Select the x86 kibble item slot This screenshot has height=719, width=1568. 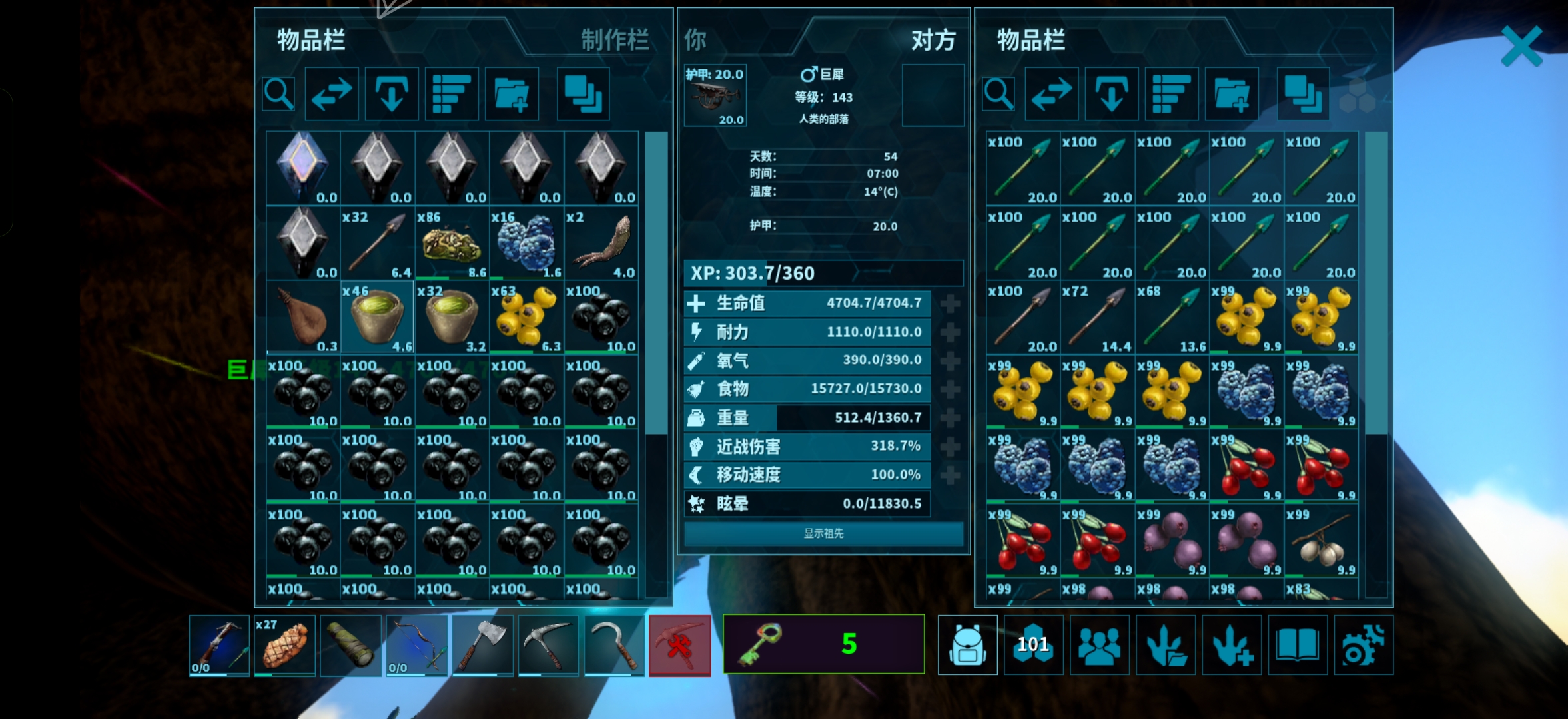coord(452,244)
